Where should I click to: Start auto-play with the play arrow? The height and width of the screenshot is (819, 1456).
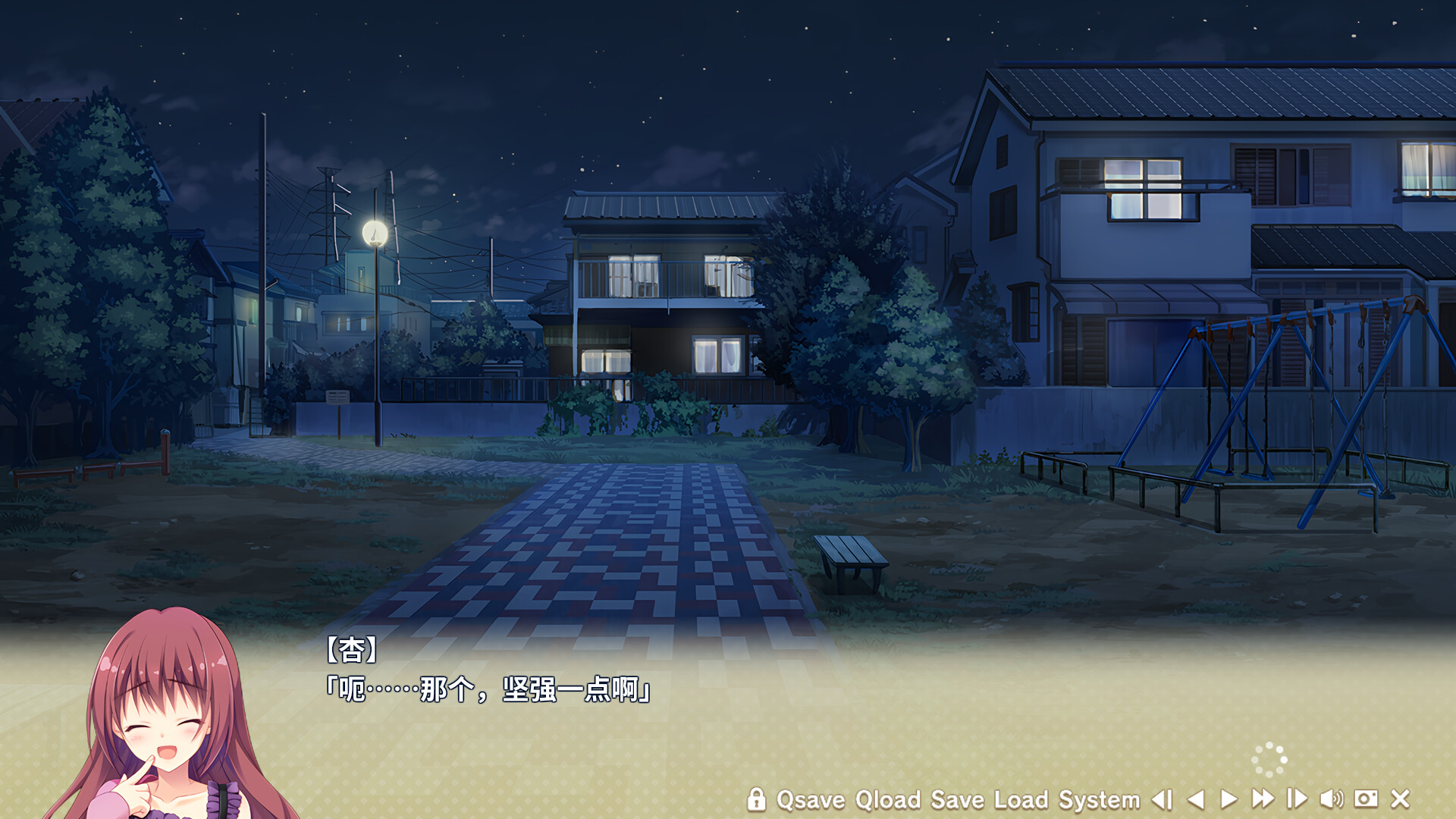(x=1228, y=799)
